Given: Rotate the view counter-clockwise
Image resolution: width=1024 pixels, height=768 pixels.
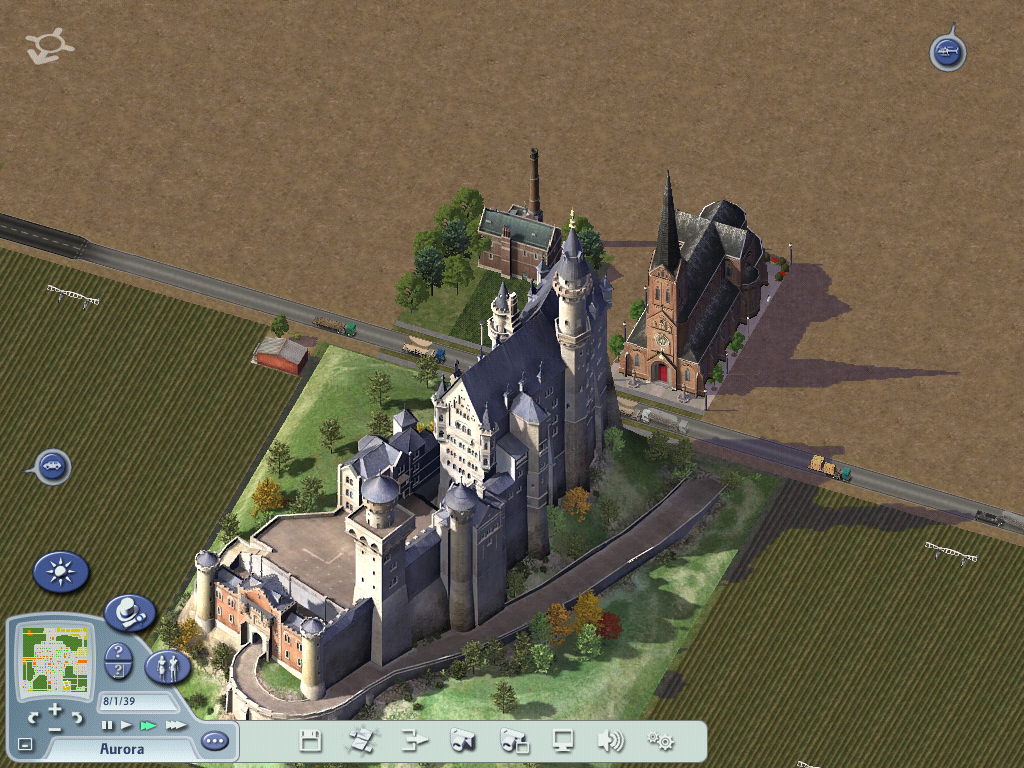Looking at the screenshot, I should click(33, 717).
